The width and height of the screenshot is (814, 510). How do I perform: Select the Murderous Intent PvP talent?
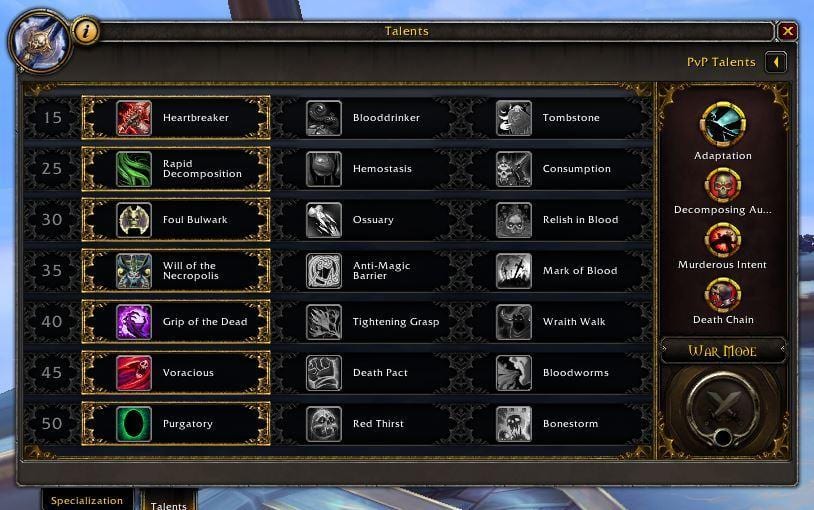click(x=722, y=240)
